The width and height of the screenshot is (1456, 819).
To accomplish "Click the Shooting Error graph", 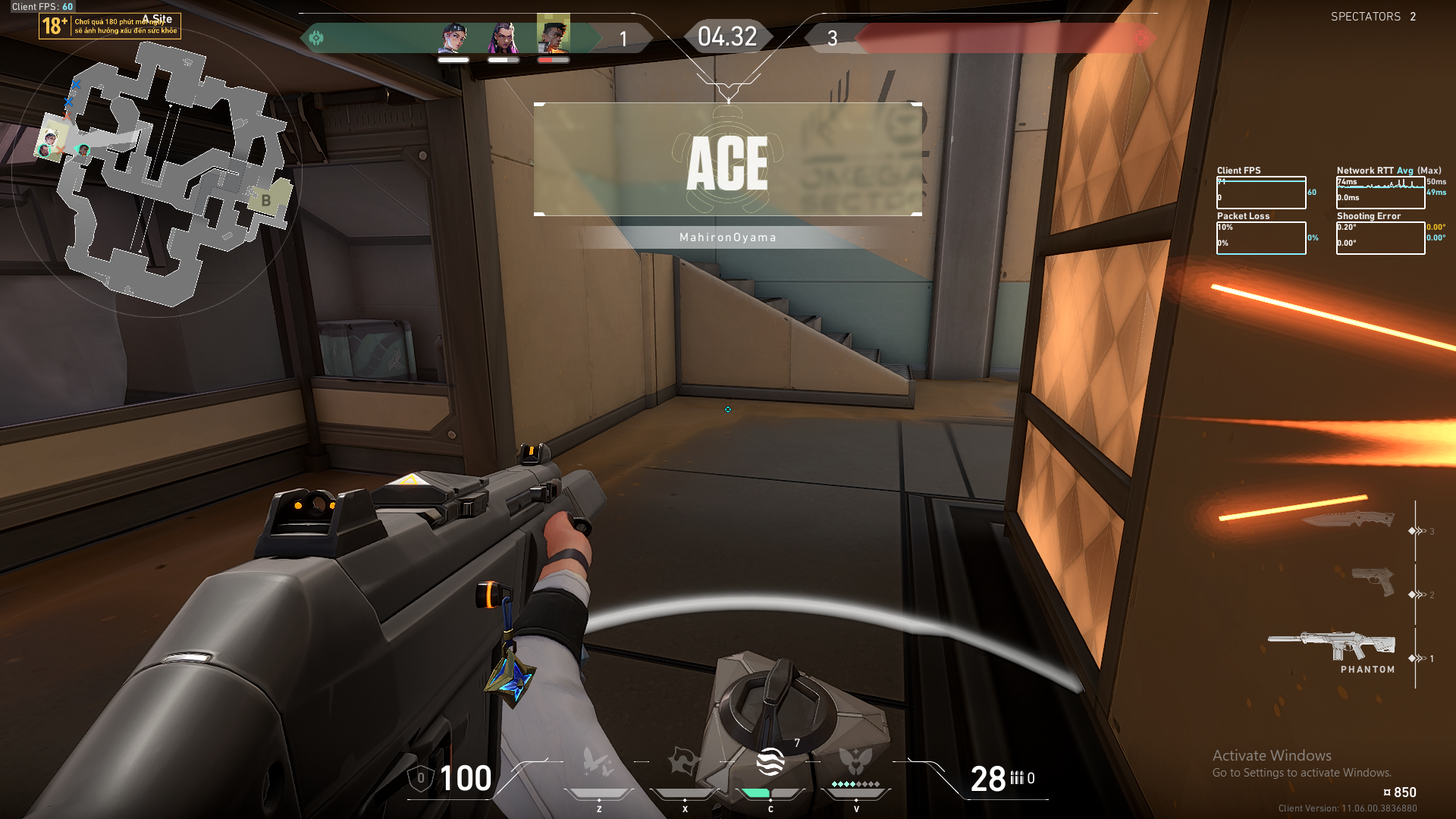I will [x=1380, y=237].
